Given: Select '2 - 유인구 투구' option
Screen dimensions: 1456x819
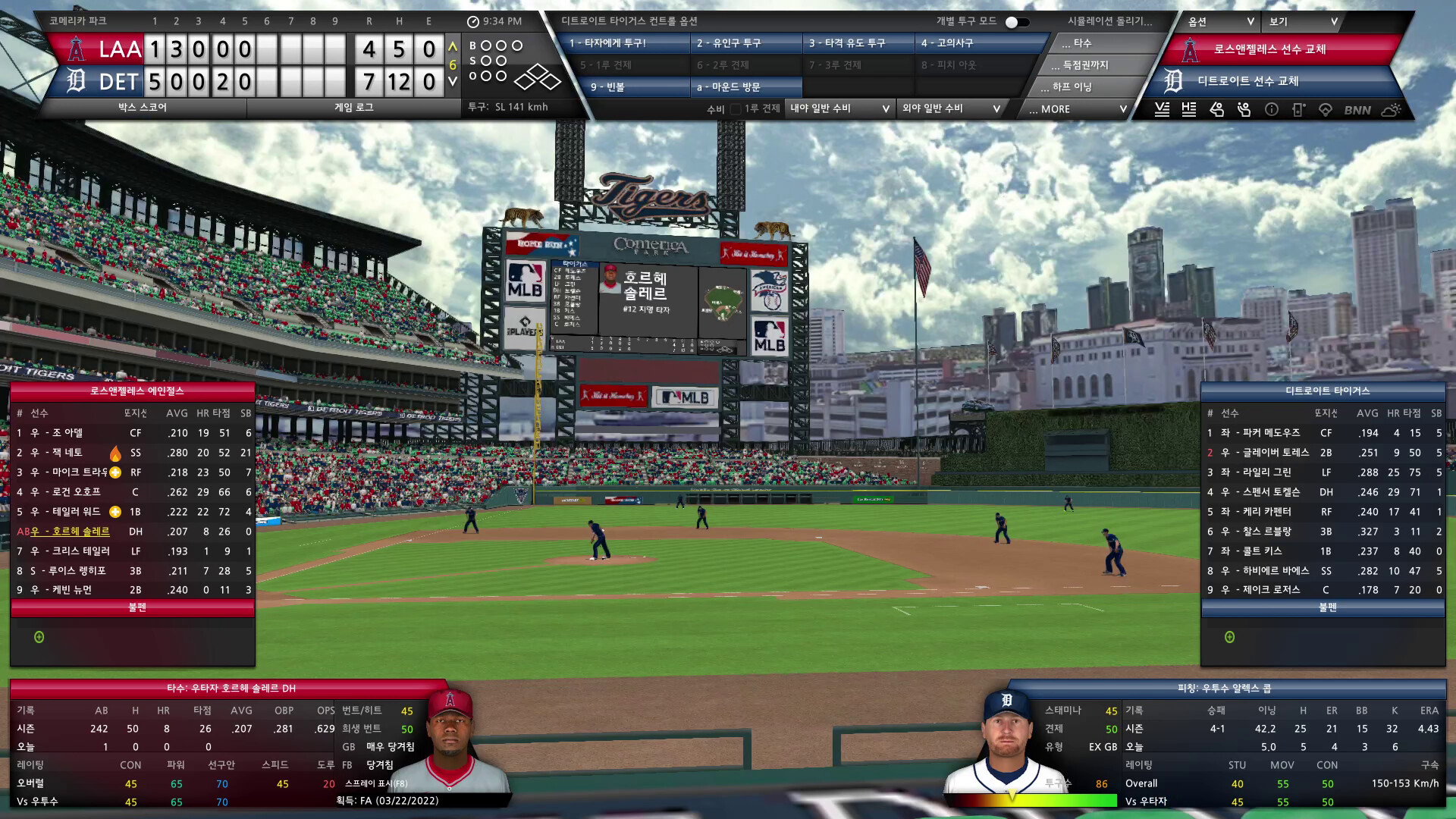Looking at the screenshot, I should click(x=746, y=43).
